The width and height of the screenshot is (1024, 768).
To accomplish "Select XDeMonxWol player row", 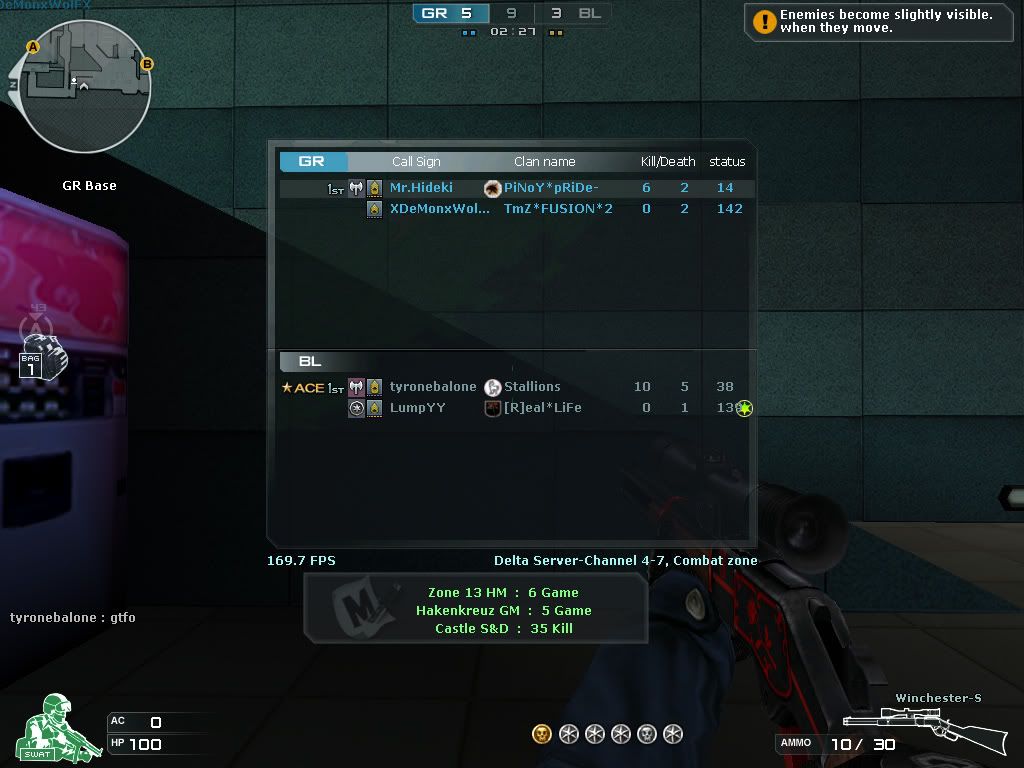I will coord(516,209).
